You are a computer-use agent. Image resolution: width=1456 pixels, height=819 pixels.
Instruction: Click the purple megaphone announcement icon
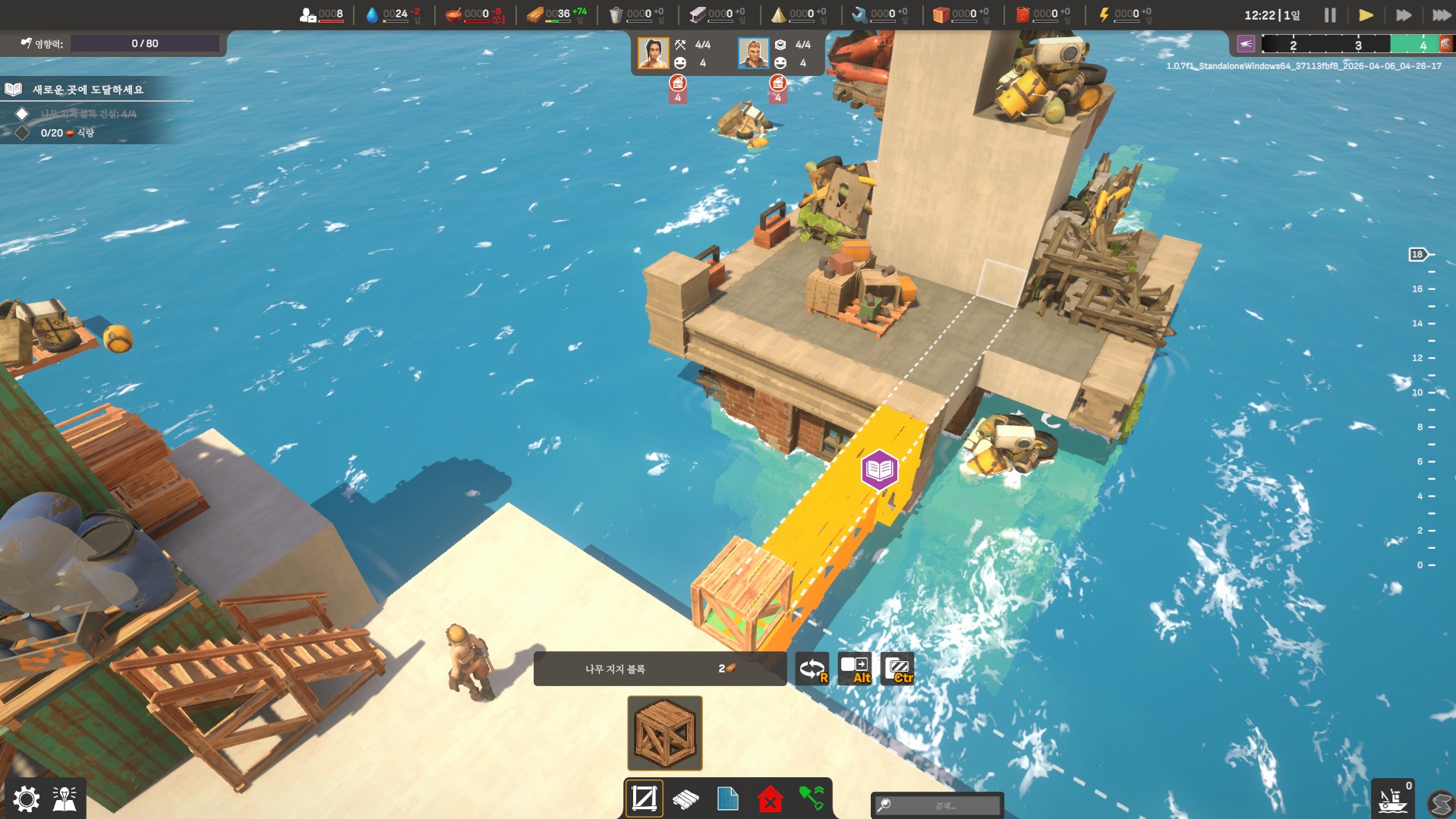(x=1246, y=44)
